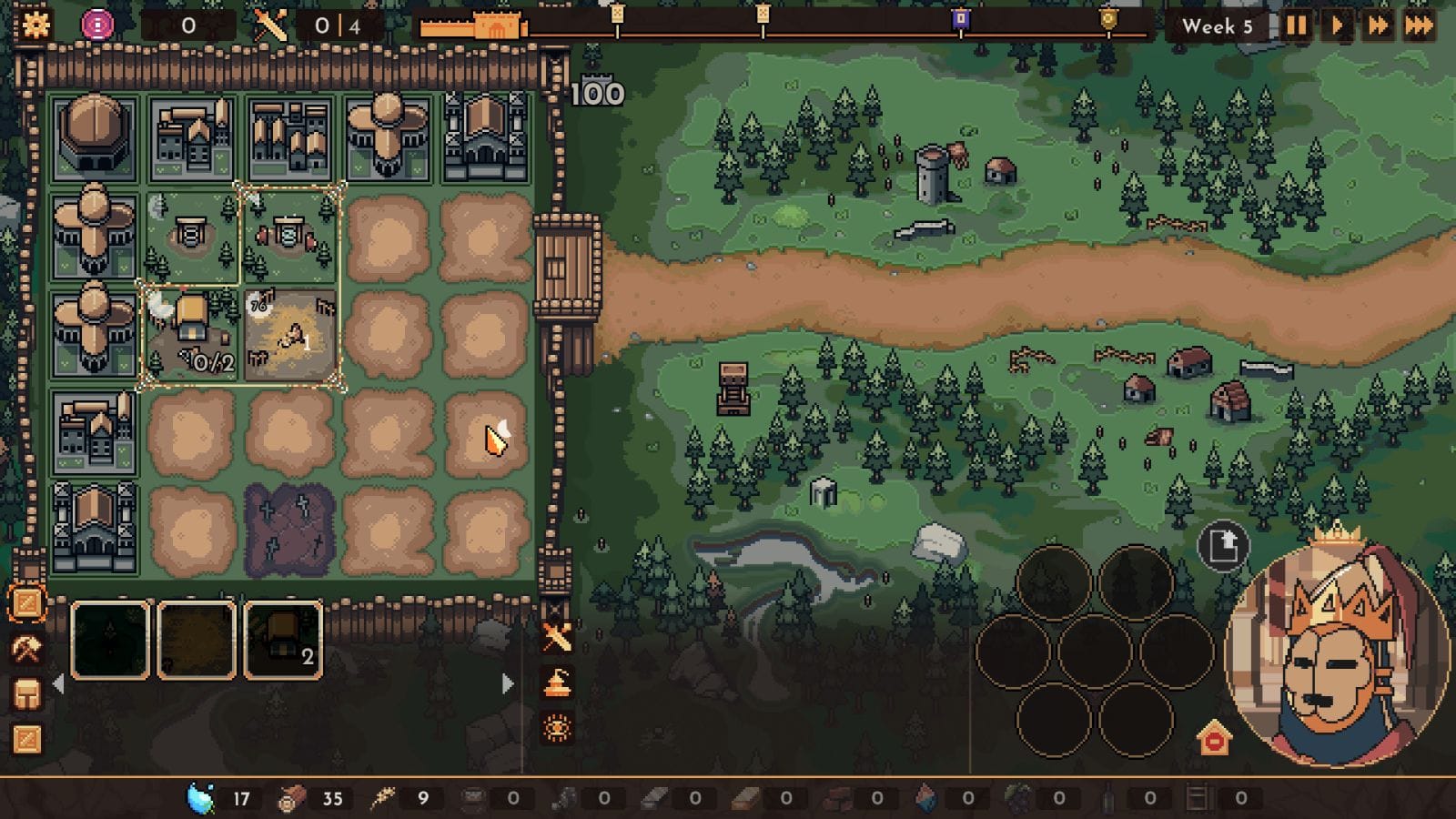Click the scroll document button above portrait
Viewport: 1456px width, 819px height.
click(x=1222, y=546)
